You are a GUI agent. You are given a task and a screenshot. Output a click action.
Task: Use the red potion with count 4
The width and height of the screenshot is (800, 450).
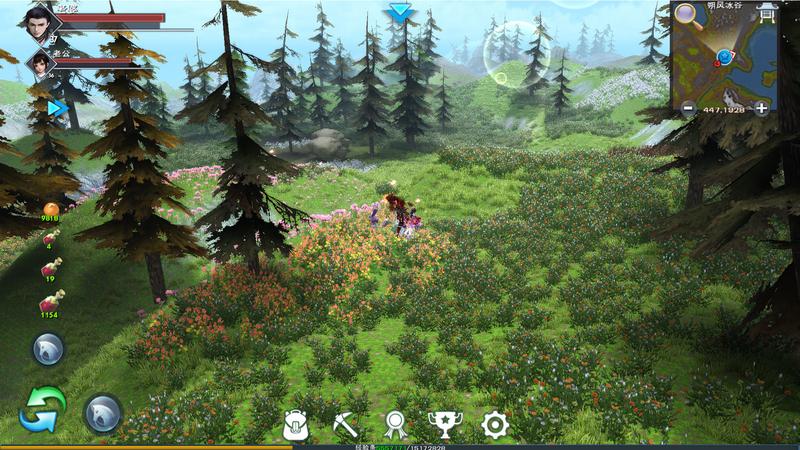[50, 238]
